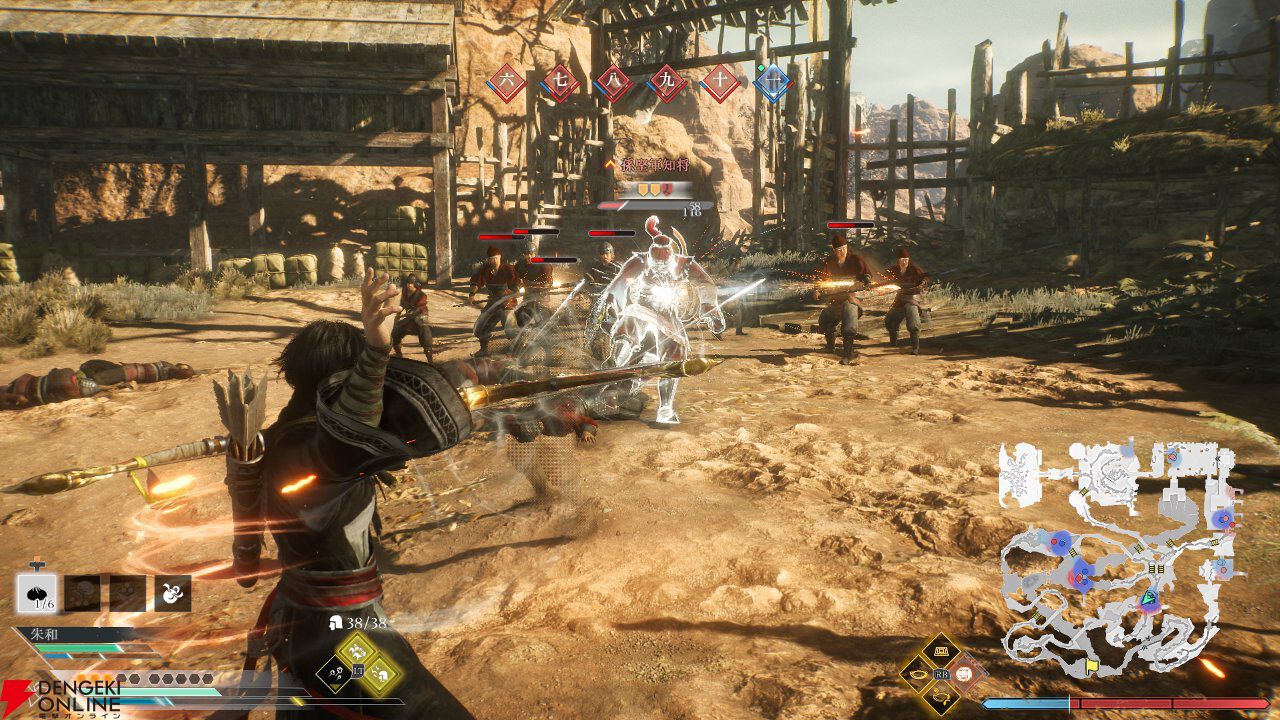Activate the top yellow guard tactic diamond
Viewport: 1280px width, 720px height.
coord(357,651)
